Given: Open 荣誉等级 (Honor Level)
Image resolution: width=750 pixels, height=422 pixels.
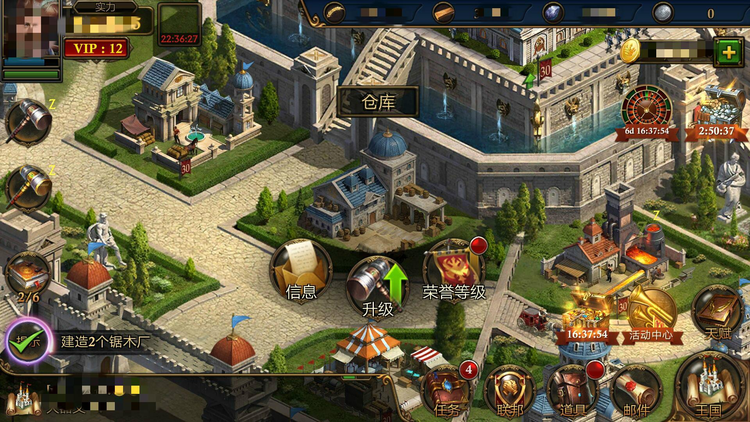Looking at the screenshot, I should point(452,271).
